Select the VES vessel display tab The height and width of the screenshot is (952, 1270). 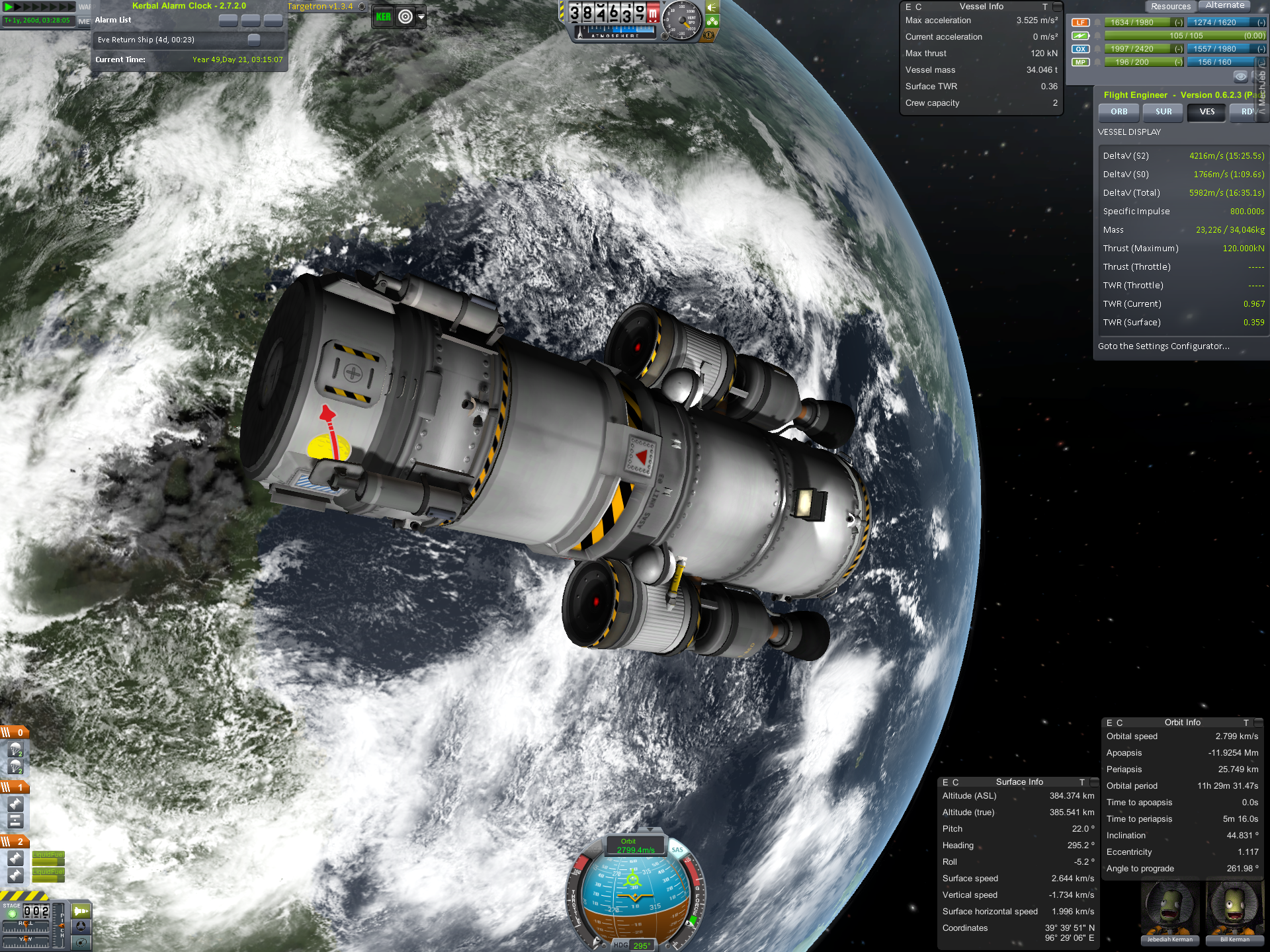[1207, 112]
